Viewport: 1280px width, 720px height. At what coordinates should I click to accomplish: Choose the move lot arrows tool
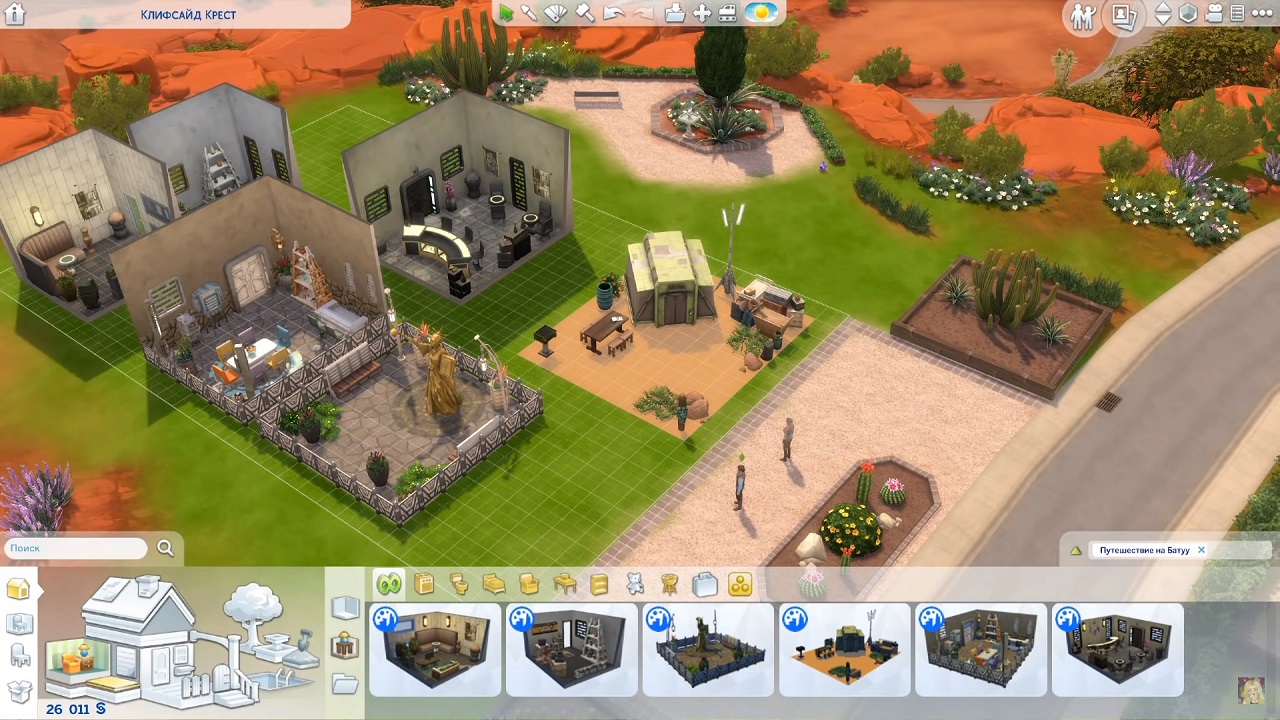click(702, 13)
